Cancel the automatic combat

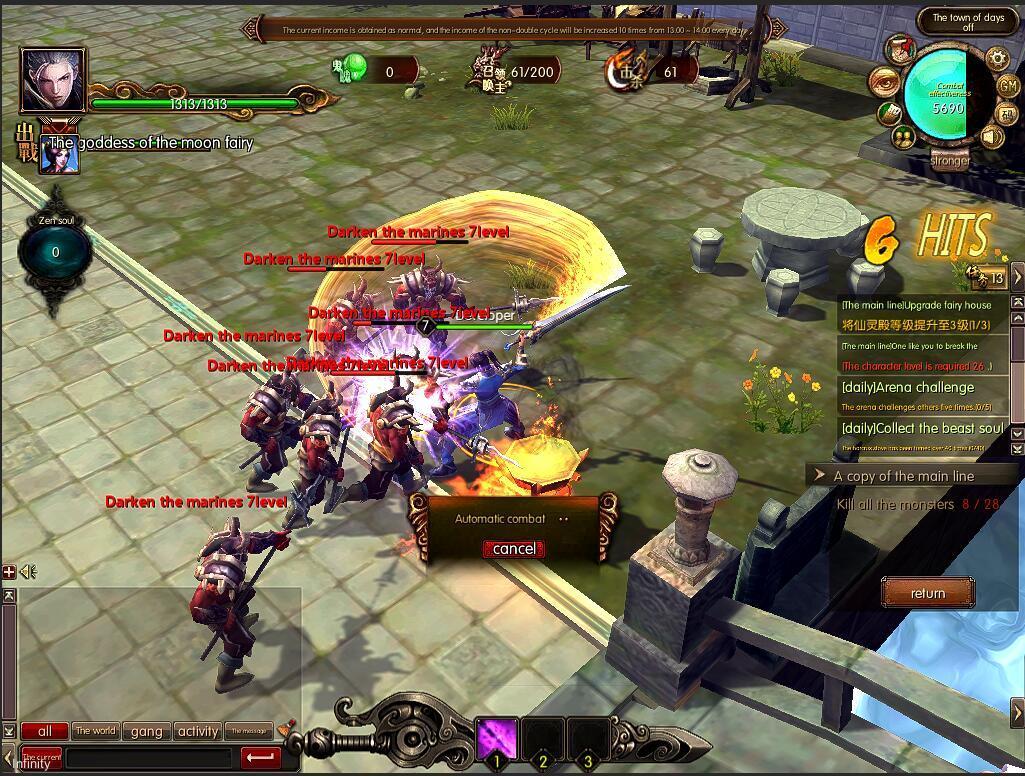[x=514, y=549]
